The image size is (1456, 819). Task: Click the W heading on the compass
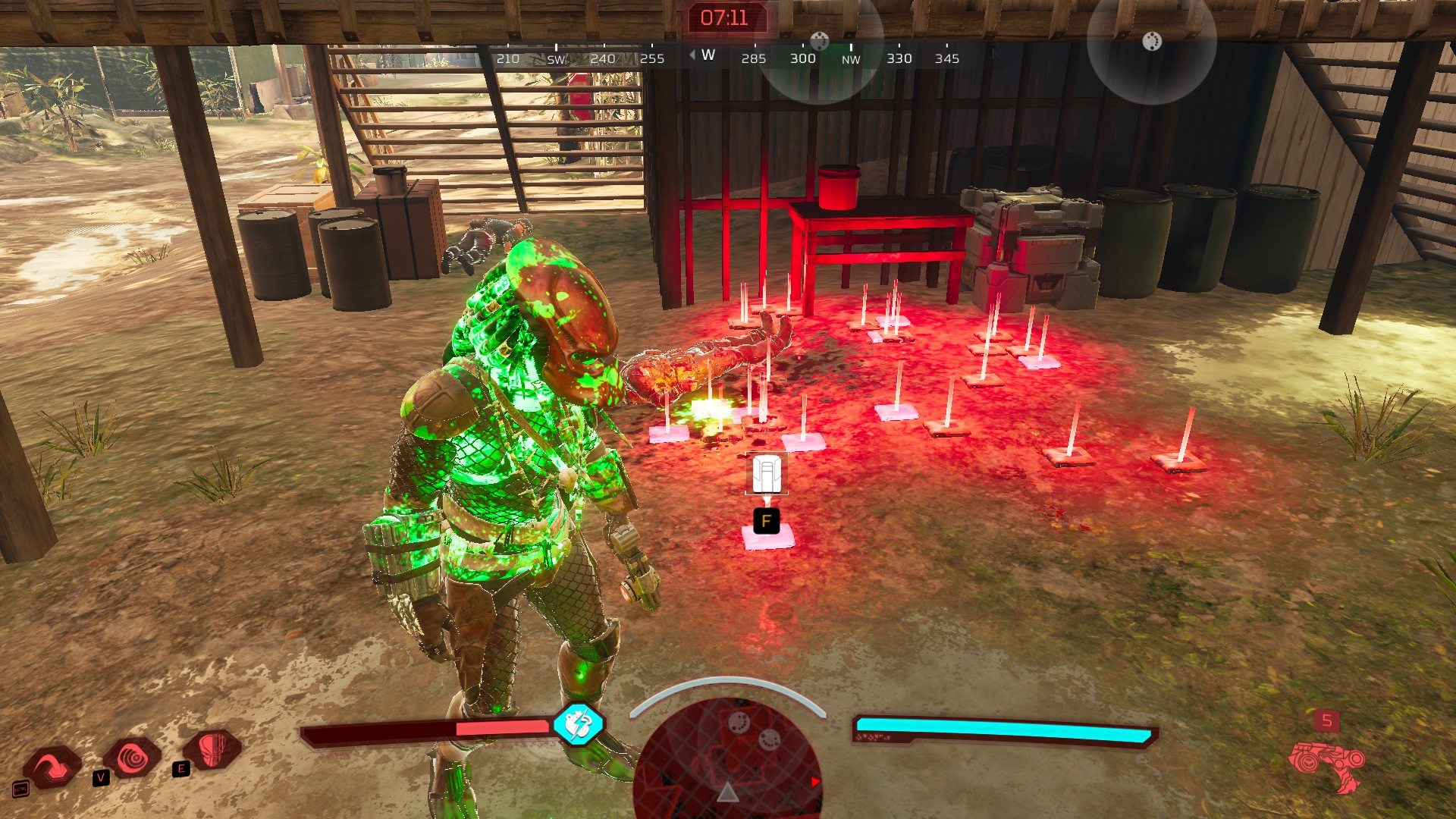(708, 55)
